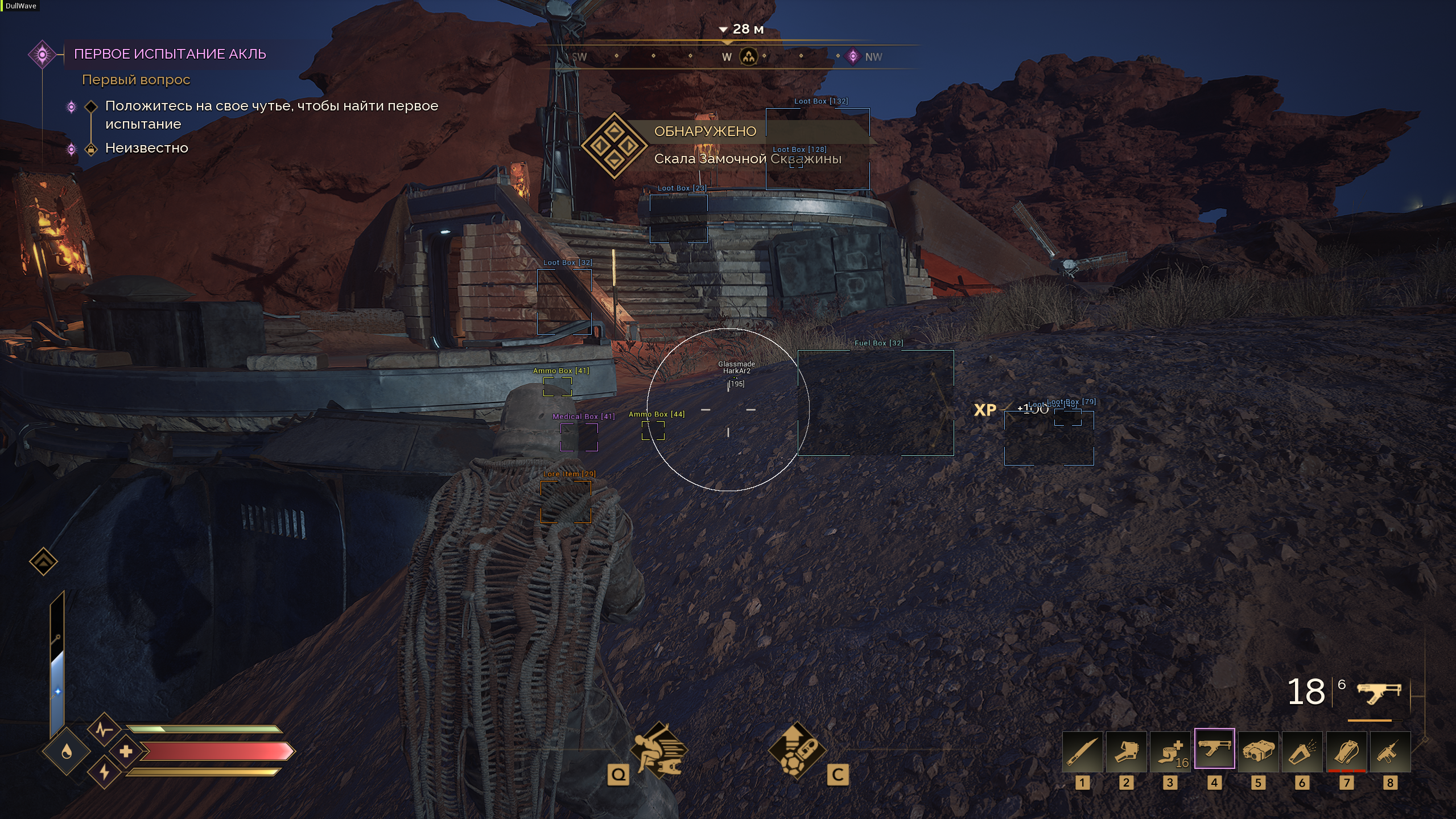1456x819 pixels.
Task: Use the bandage stack of 16
Action: click(1170, 752)
